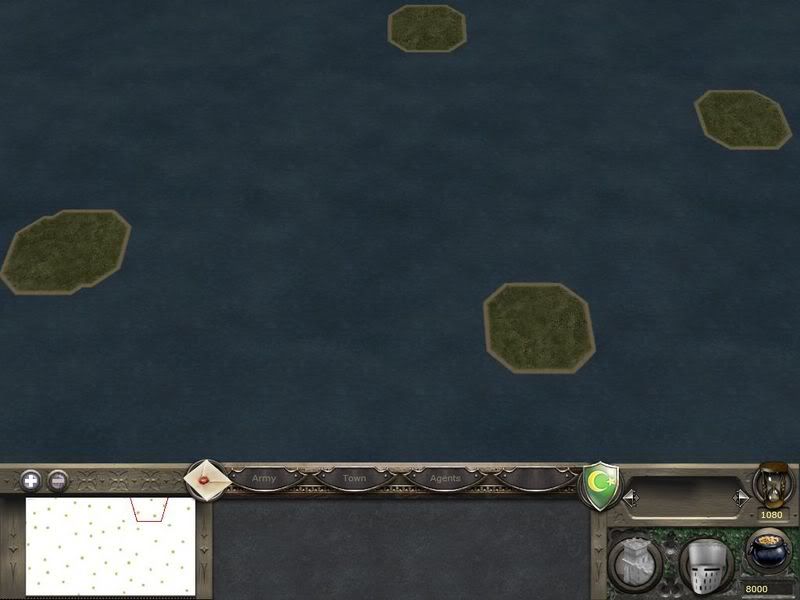This screenshot has width=800, height=600.
Task: Click on the campaign minimap
Action: pyautogui.click(x=110, y=545)
